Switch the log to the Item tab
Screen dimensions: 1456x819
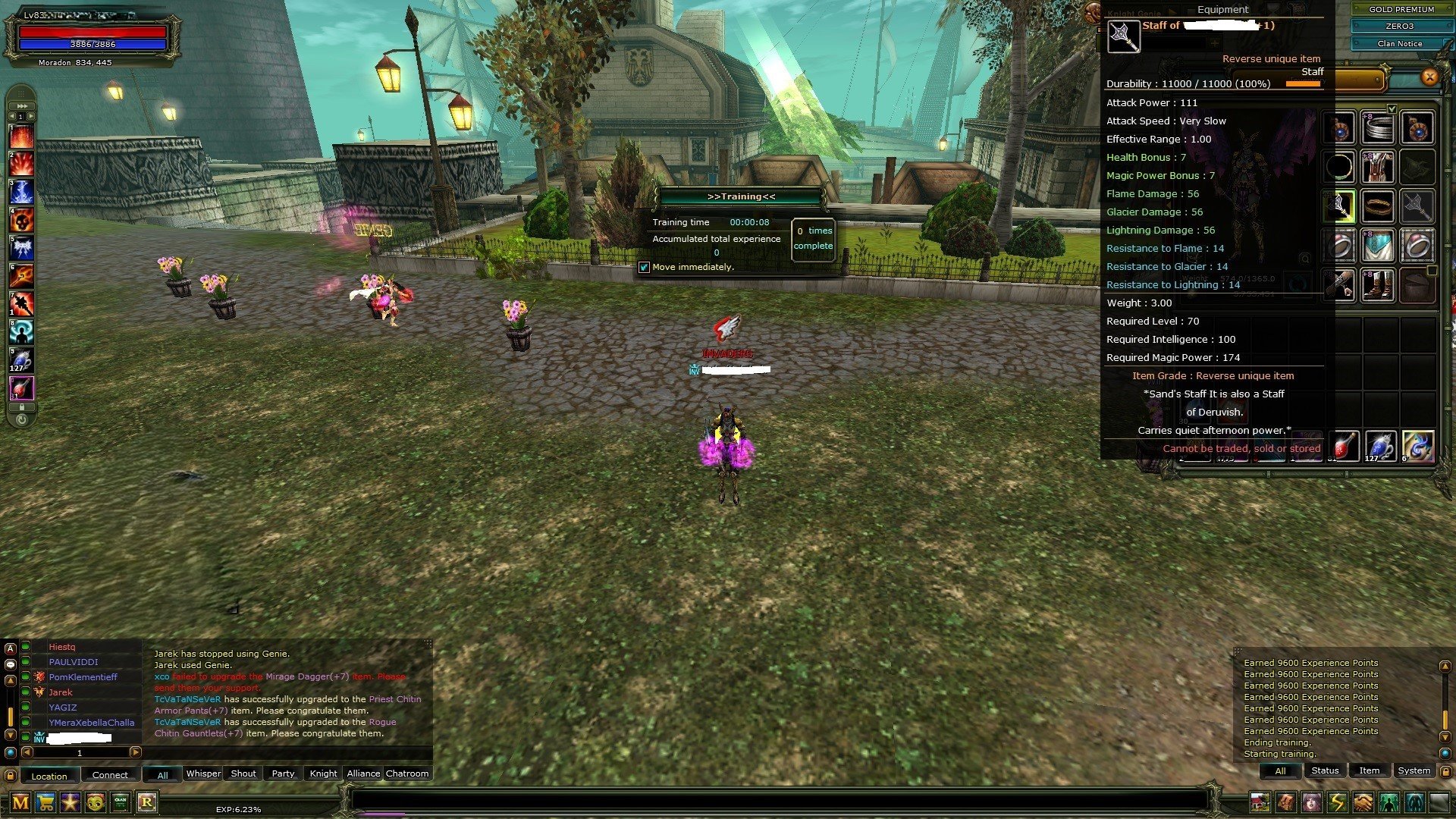(1369, 770)
